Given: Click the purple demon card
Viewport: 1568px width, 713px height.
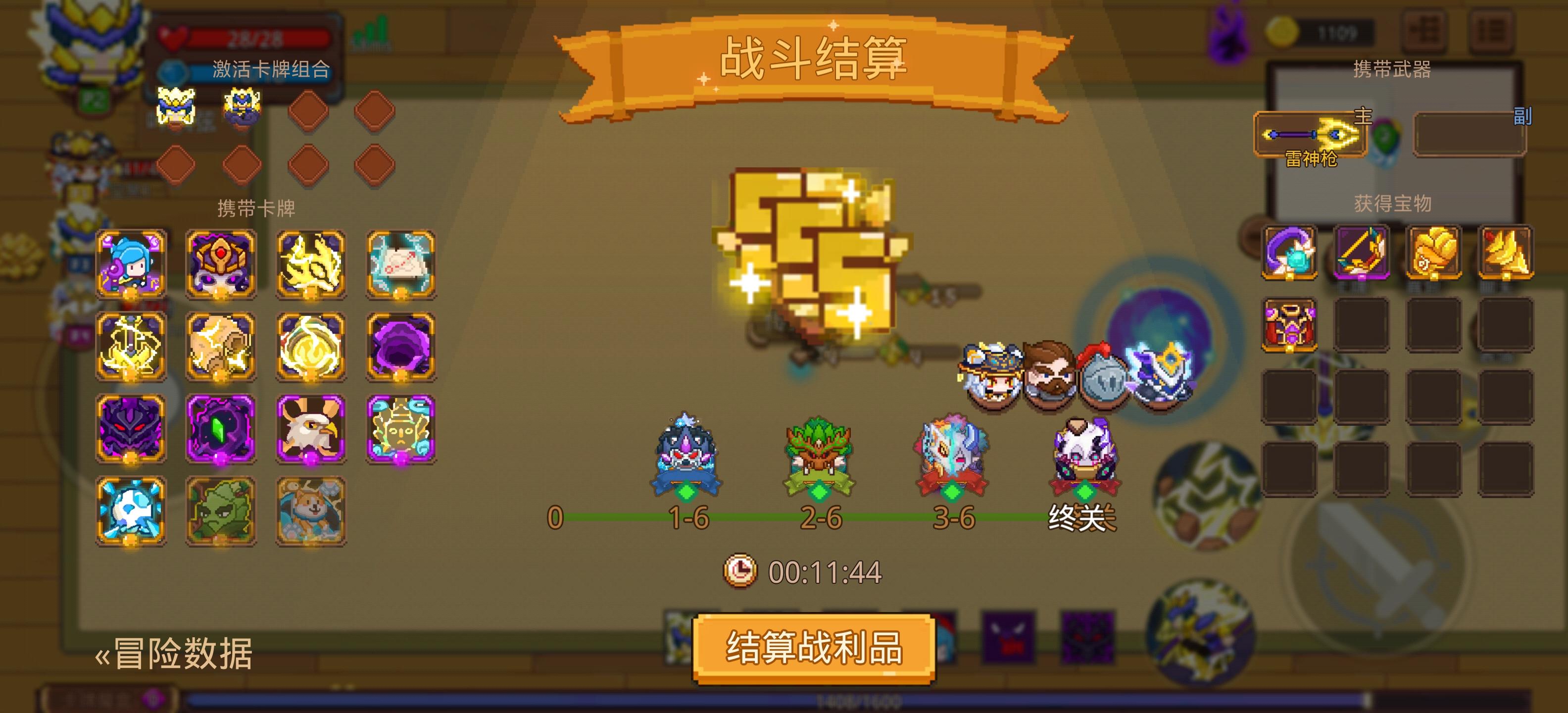Looking at the screenshot, I should [x=131, y=430].
